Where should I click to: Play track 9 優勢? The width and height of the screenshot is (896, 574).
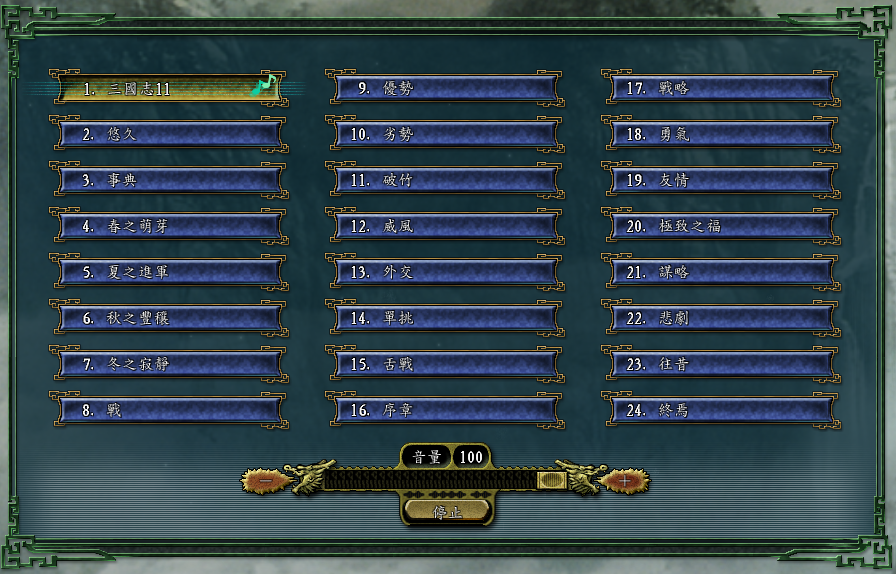point(444,88)
